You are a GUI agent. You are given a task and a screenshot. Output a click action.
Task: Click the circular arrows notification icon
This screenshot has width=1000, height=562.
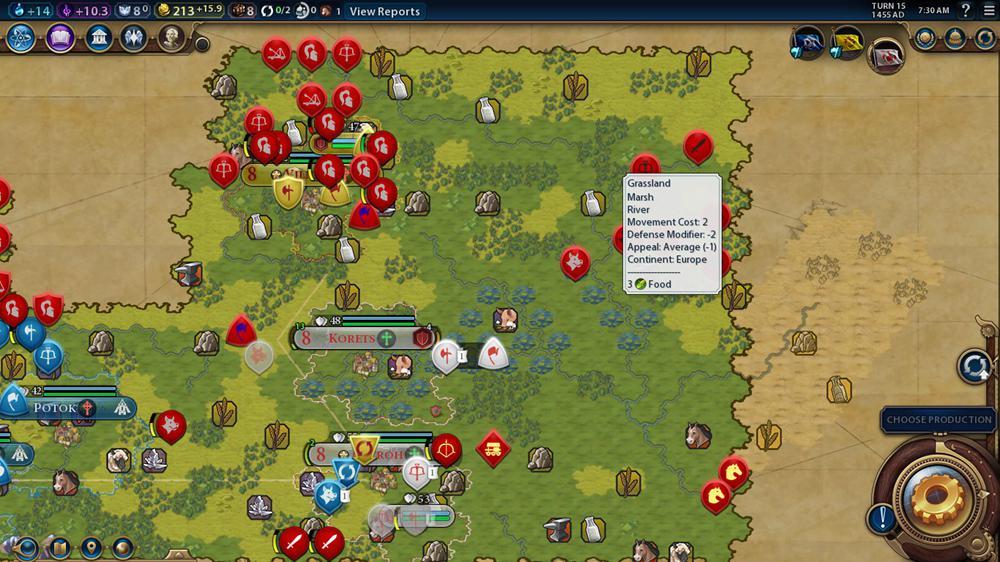click(974, 366)
